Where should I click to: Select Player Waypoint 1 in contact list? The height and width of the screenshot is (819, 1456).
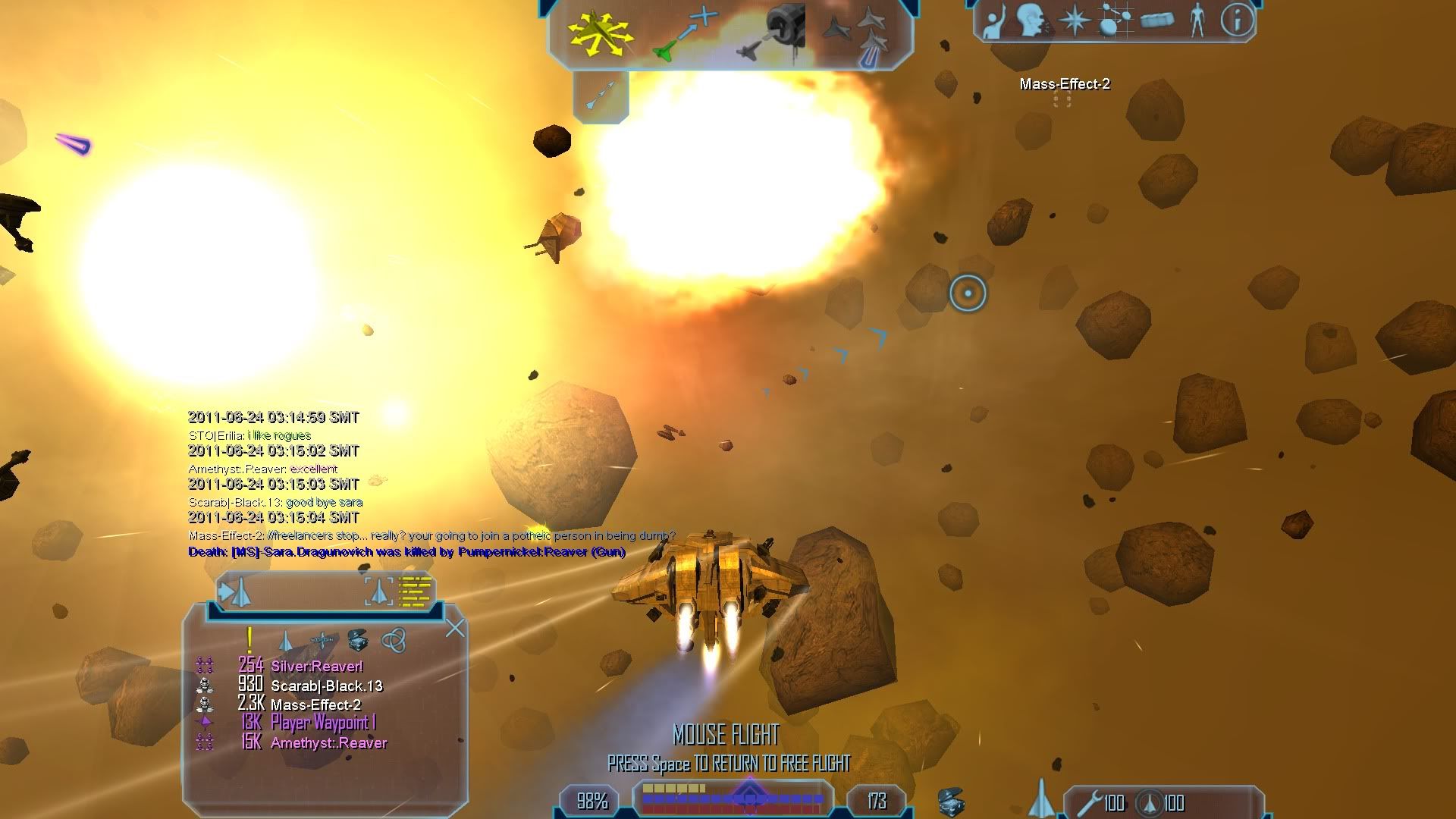322,723
